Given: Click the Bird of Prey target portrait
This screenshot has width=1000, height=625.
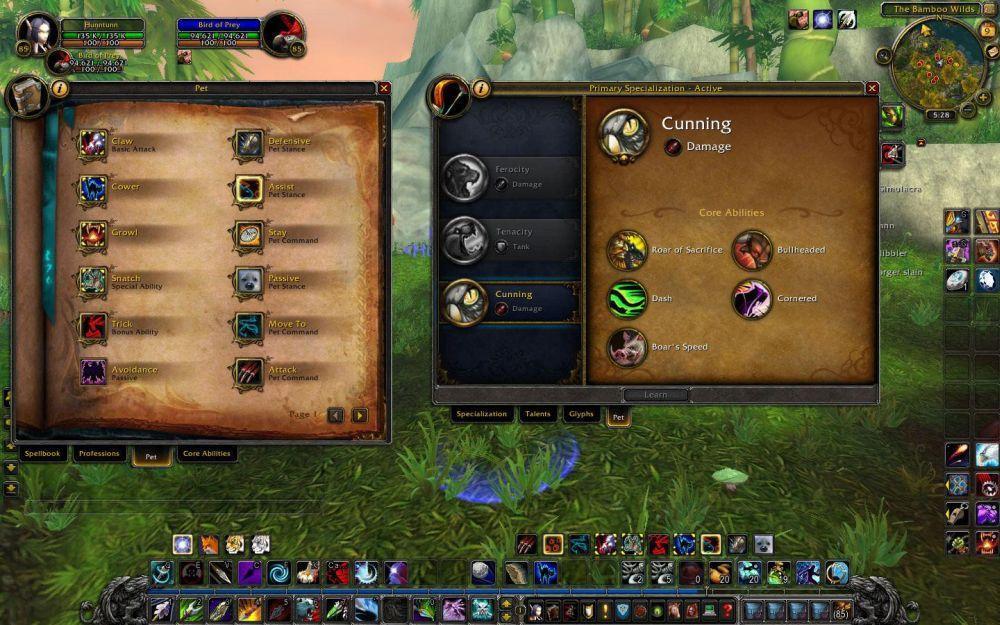Looking at the screenshot, I should [283, 33].
